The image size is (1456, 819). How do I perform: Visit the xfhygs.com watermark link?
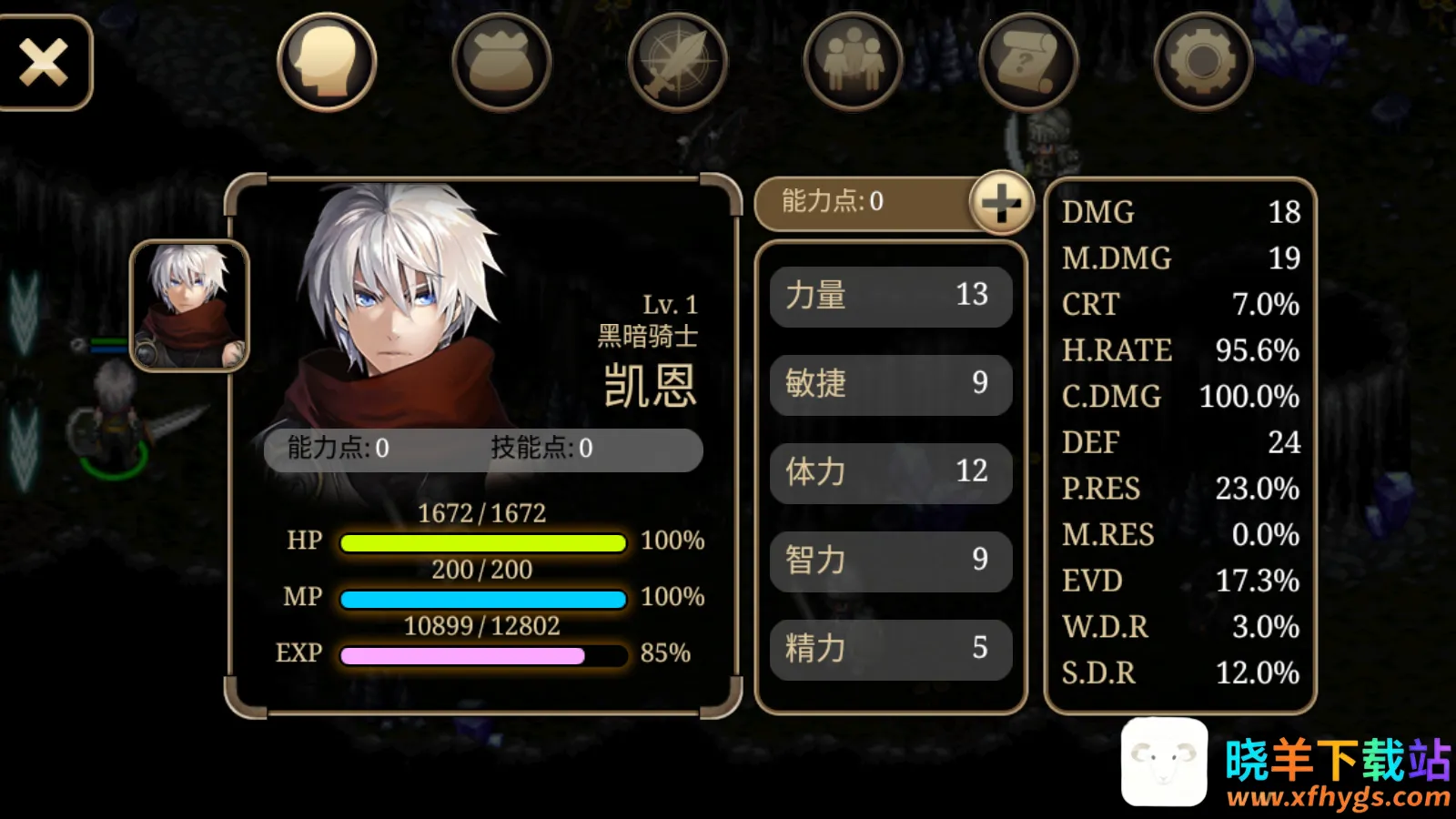(1336, 800)
